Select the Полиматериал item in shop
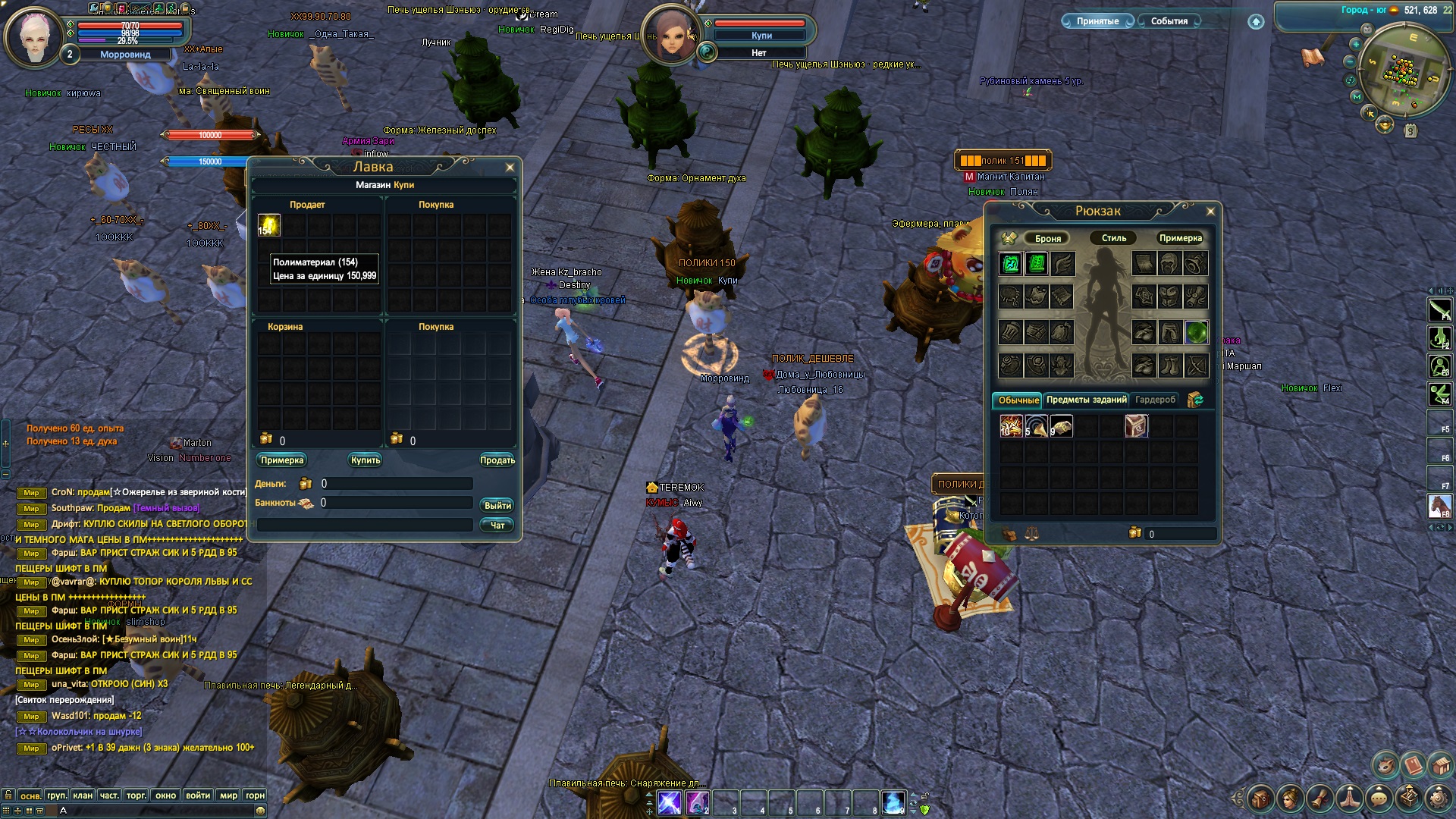1456x819 pixels. tap(269, 225)
